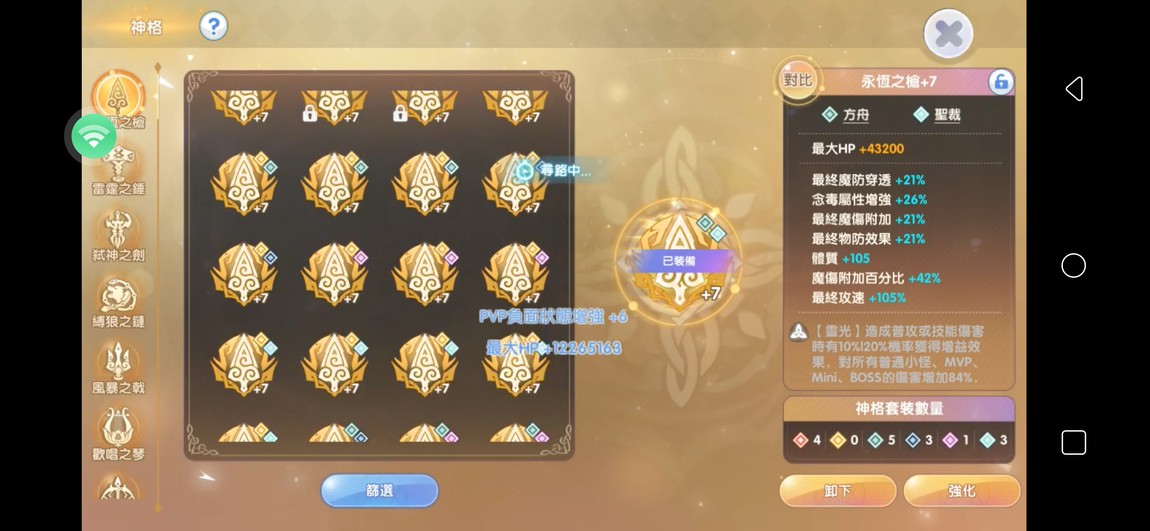1150x531 pixels.
Task: Close the 神格 panel with the X button
Action: 948,36
